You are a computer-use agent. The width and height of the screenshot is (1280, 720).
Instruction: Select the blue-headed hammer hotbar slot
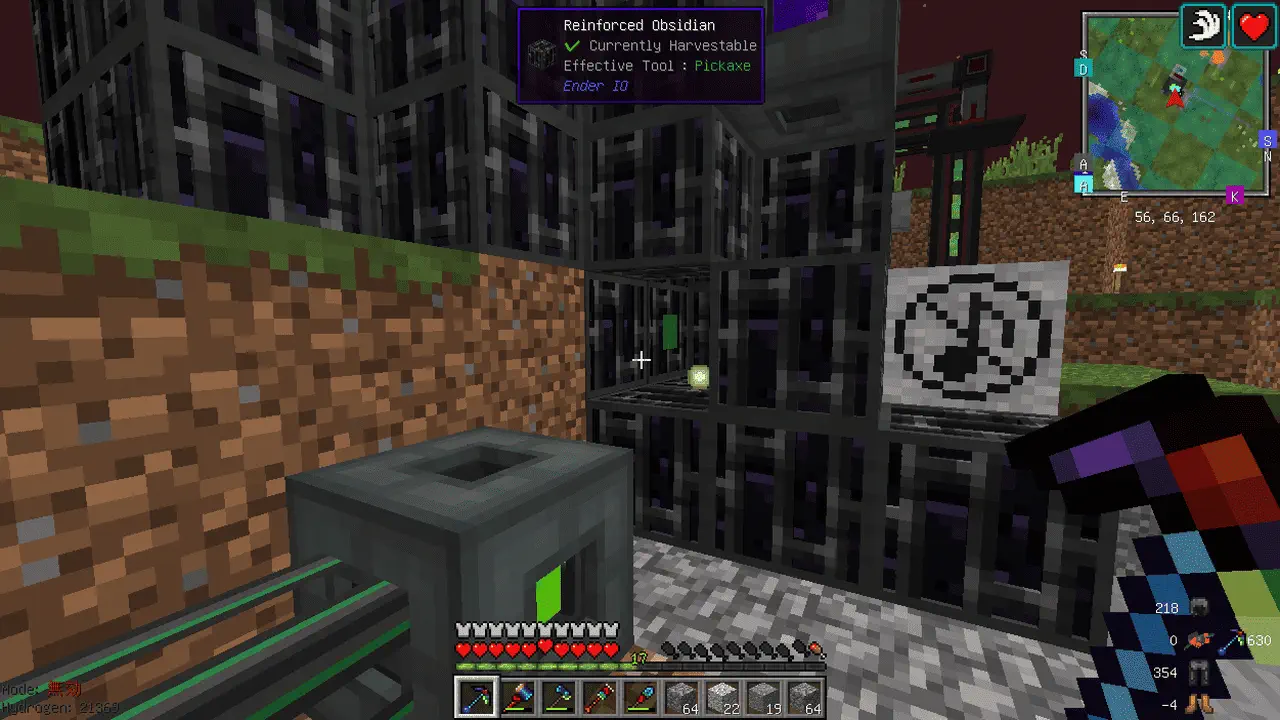click(517, 696)
